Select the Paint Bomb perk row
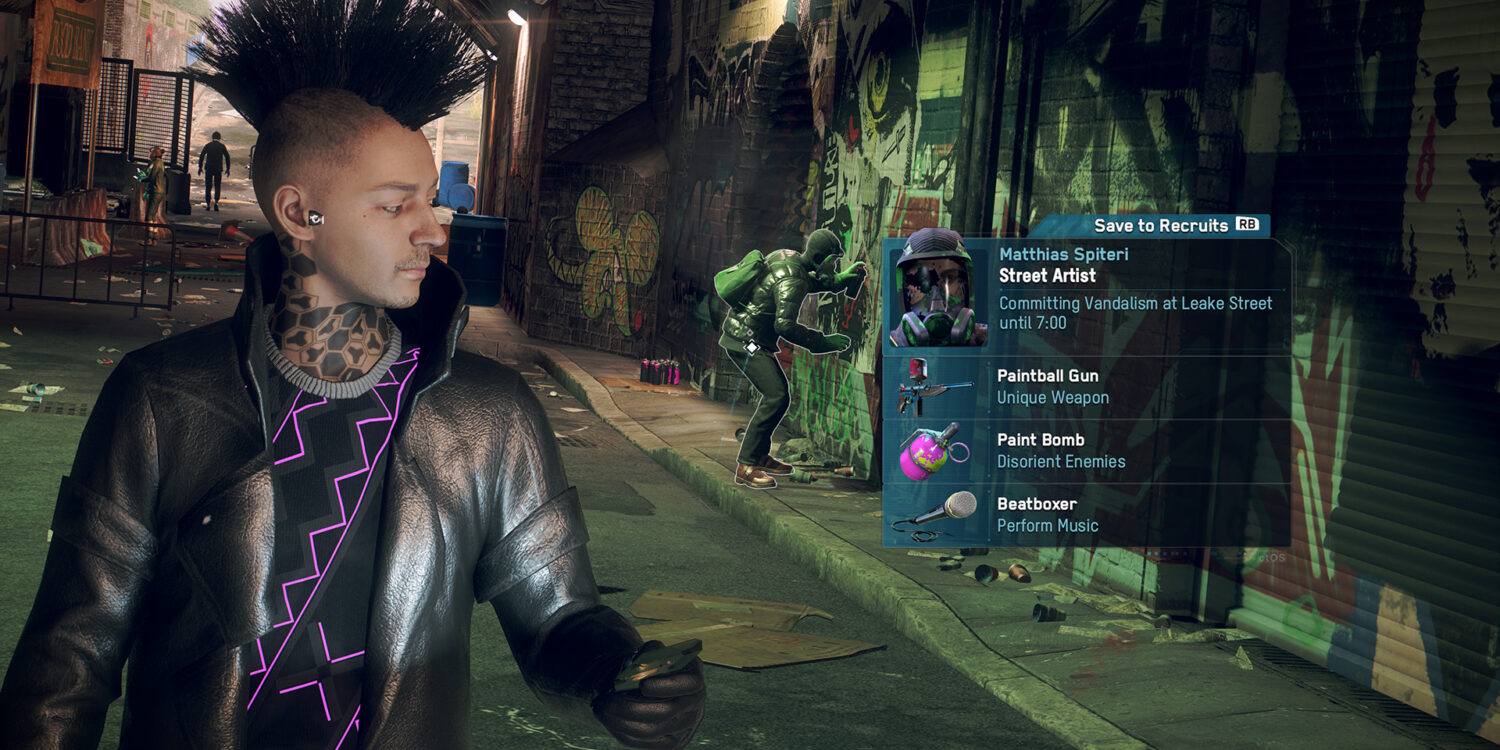 click(x=1085, y=451)
